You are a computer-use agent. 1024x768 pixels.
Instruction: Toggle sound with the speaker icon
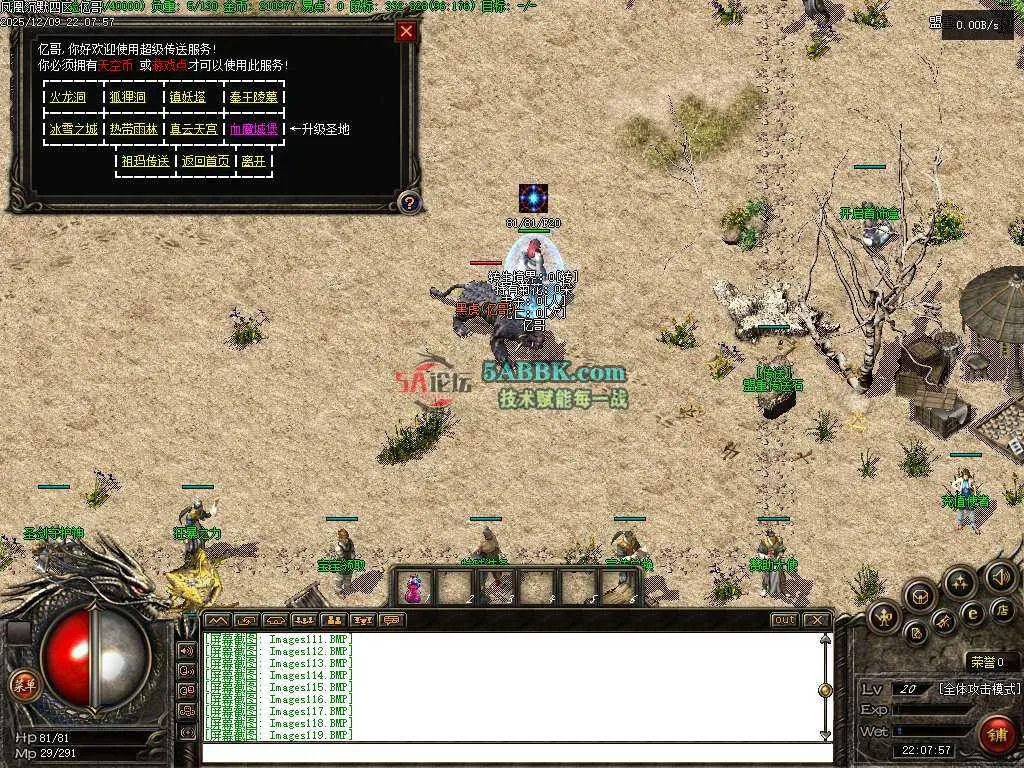1000,576
